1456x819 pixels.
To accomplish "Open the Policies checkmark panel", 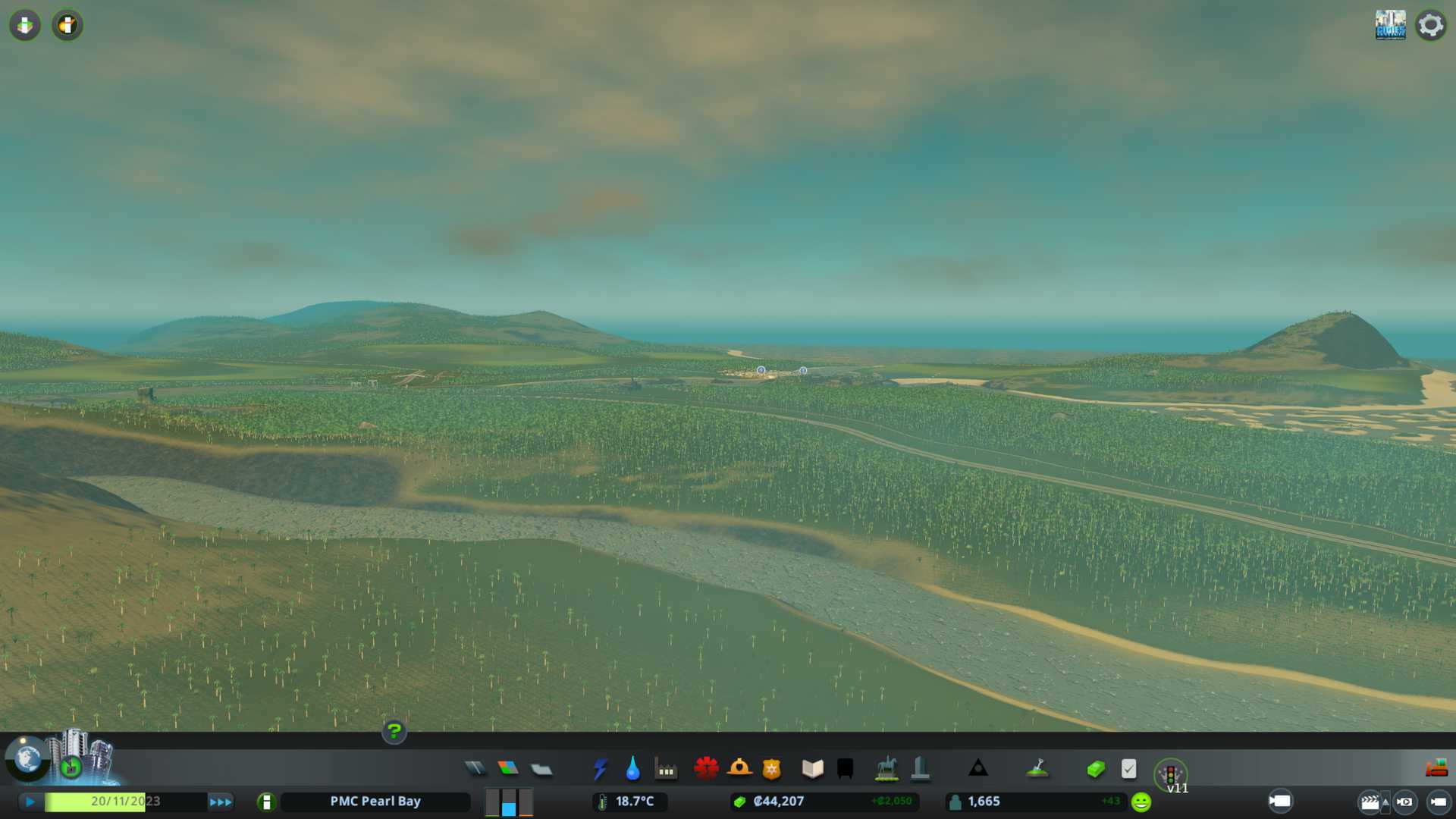I will click(1128, 769).
